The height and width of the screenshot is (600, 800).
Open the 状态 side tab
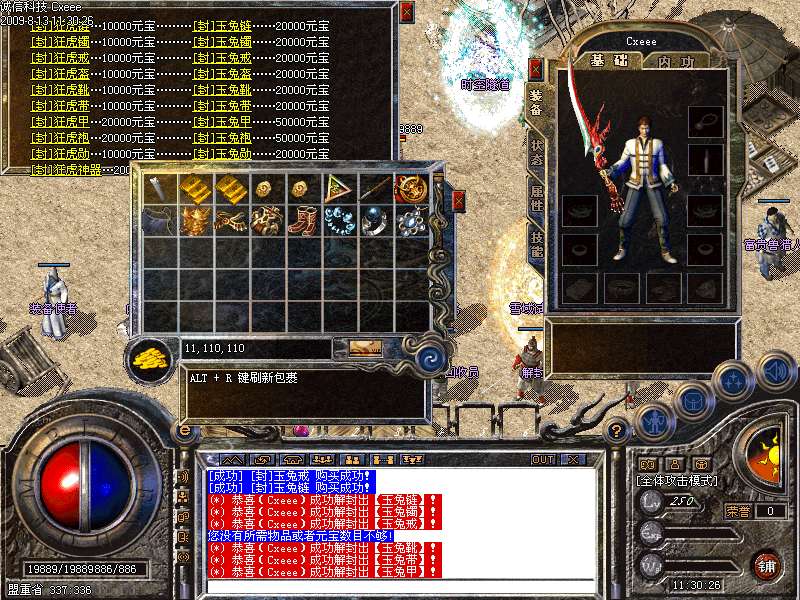pos(537,152)
